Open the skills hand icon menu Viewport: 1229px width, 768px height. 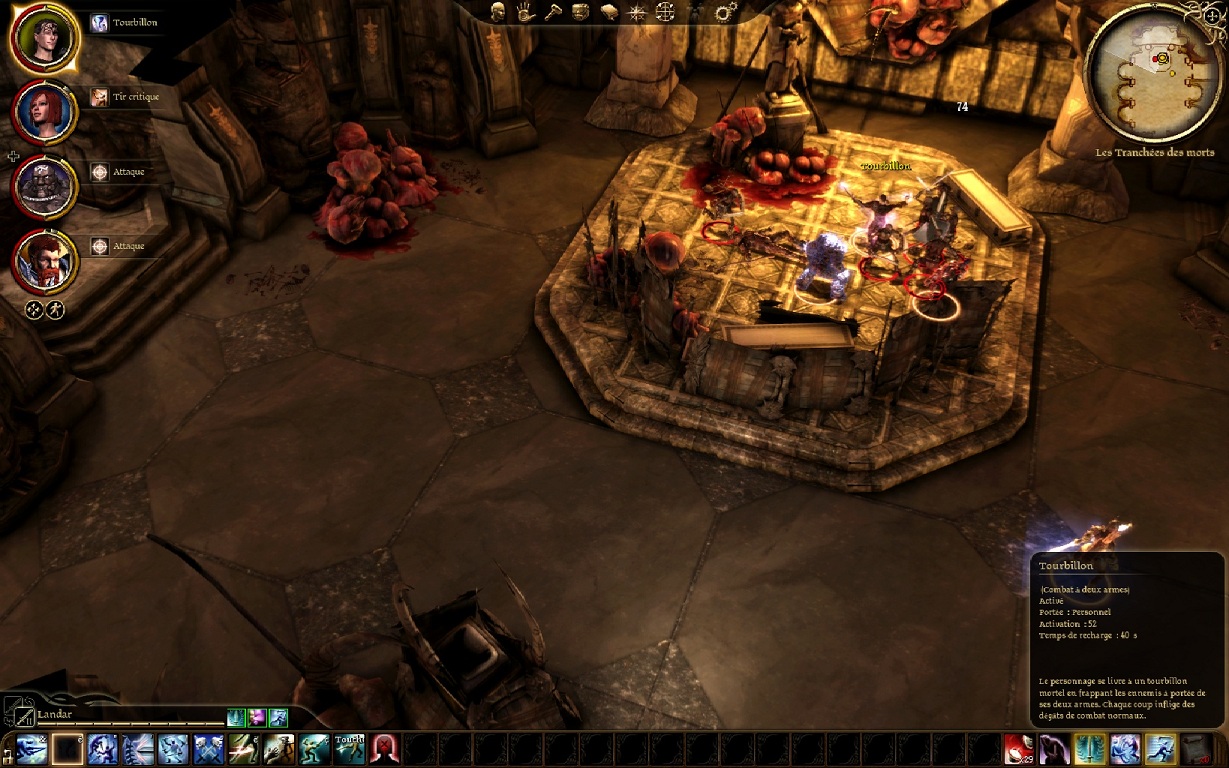525,12
